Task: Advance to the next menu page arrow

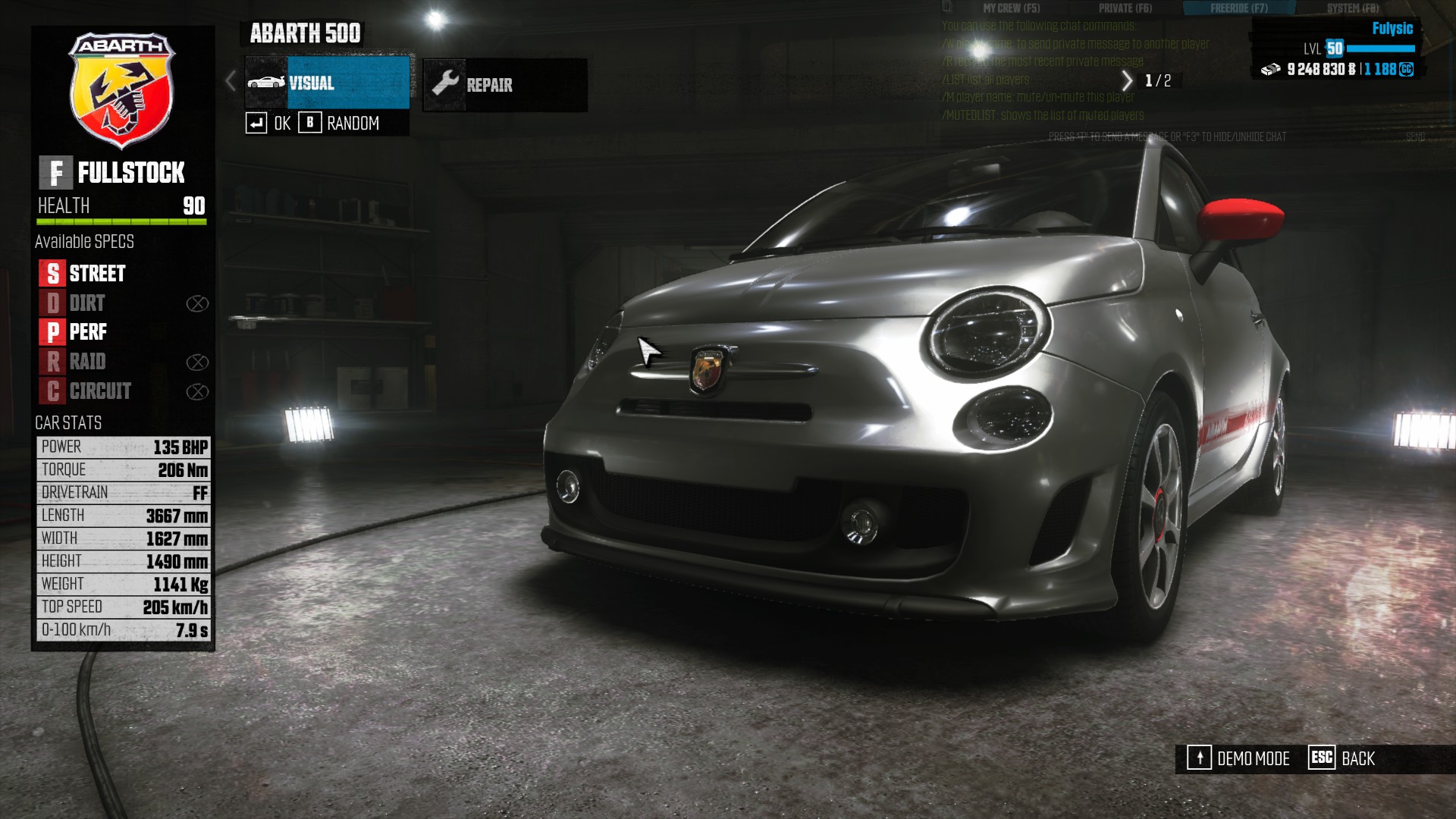Action: coord(1127,80)
